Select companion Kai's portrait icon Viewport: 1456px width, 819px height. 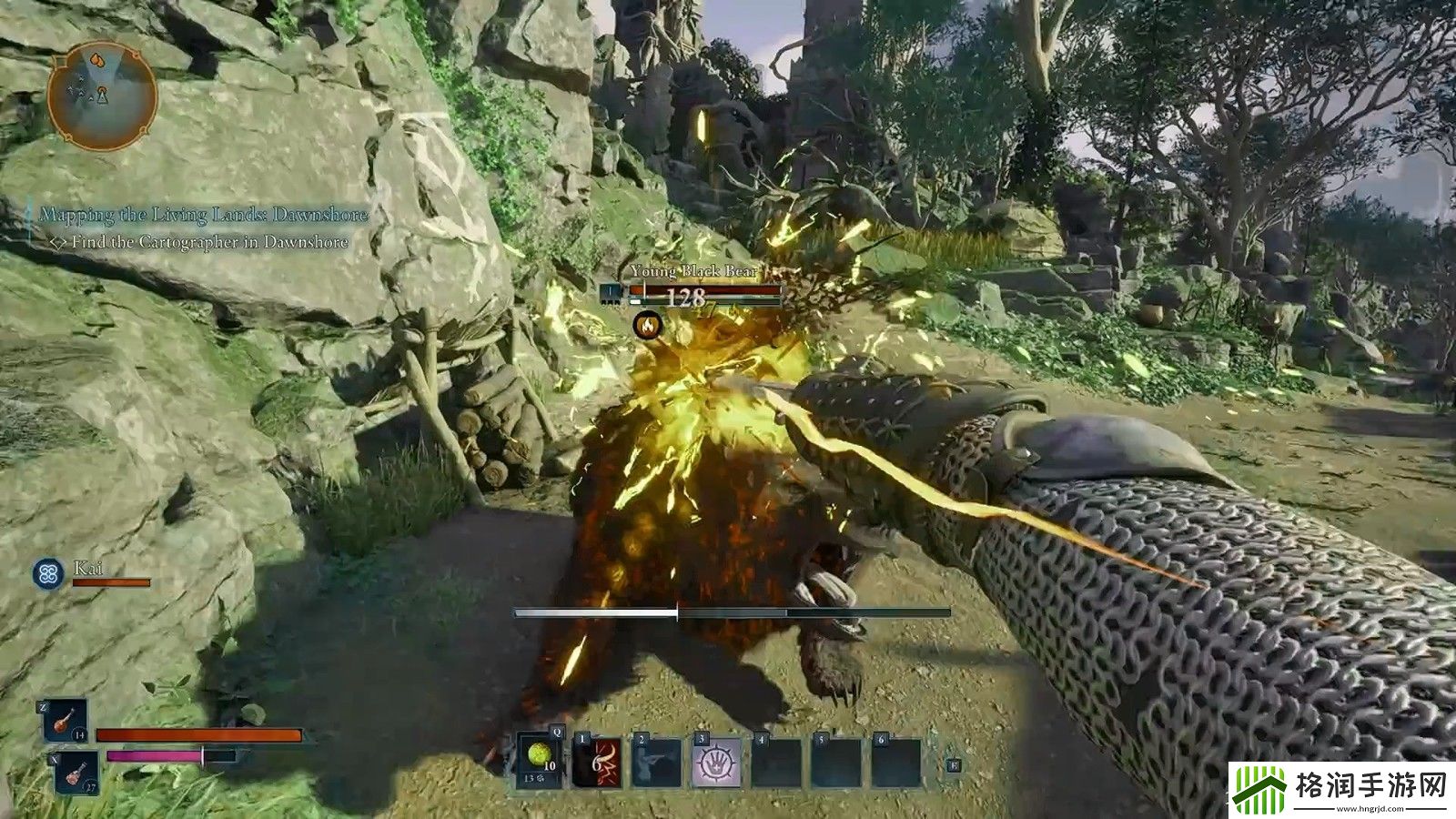coord(48,573)
